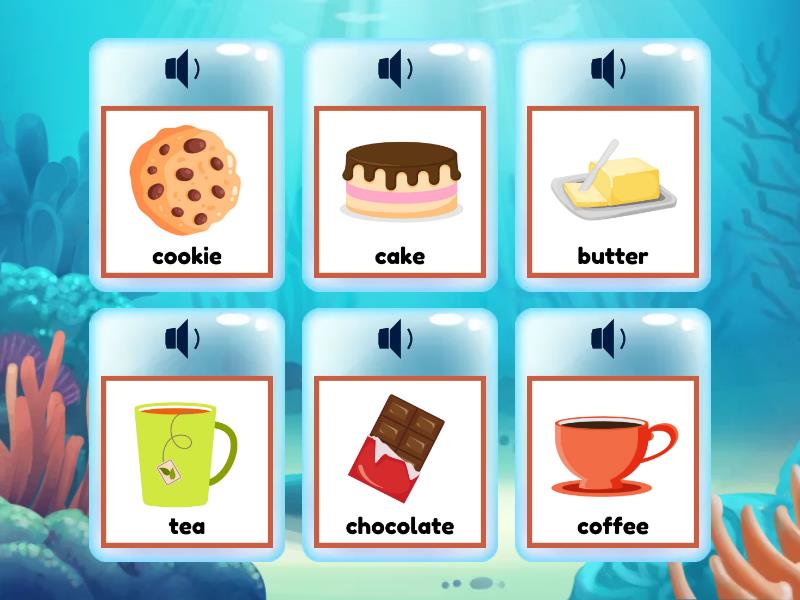The image size is (800, 600).
Task: Play the audio above the cookie card
Action: [182, 69]
